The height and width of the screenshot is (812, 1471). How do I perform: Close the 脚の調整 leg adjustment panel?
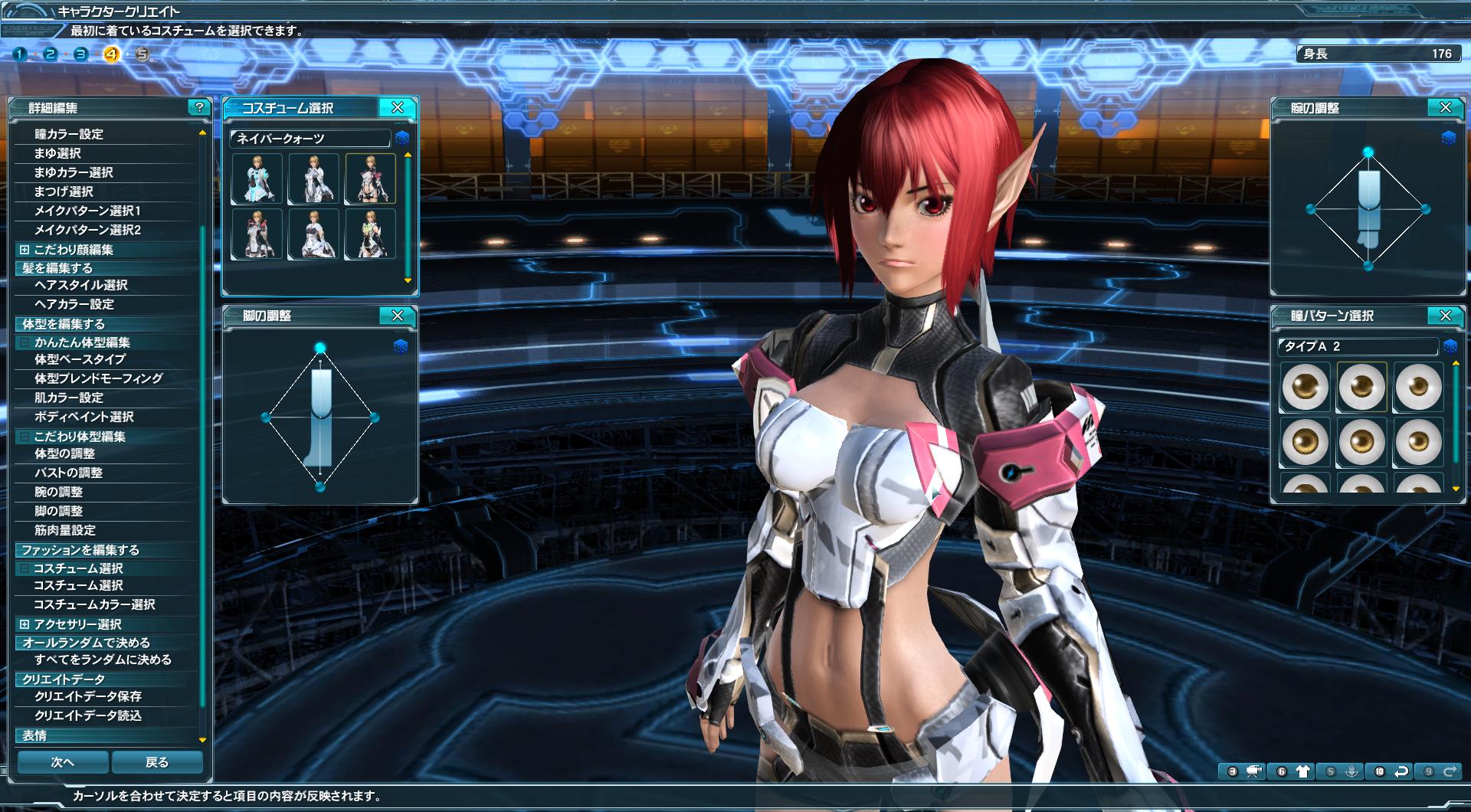coord(397,316)
